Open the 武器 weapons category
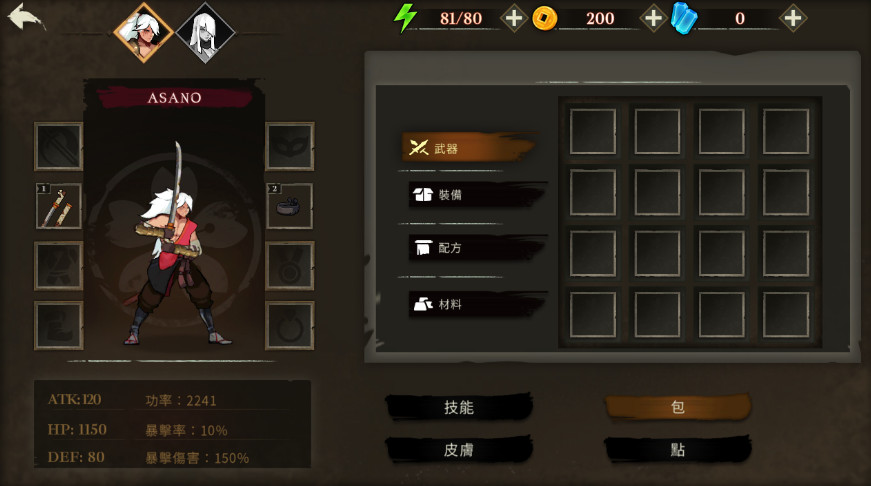Viewport: 871px width, 486px height. [465, 148]
